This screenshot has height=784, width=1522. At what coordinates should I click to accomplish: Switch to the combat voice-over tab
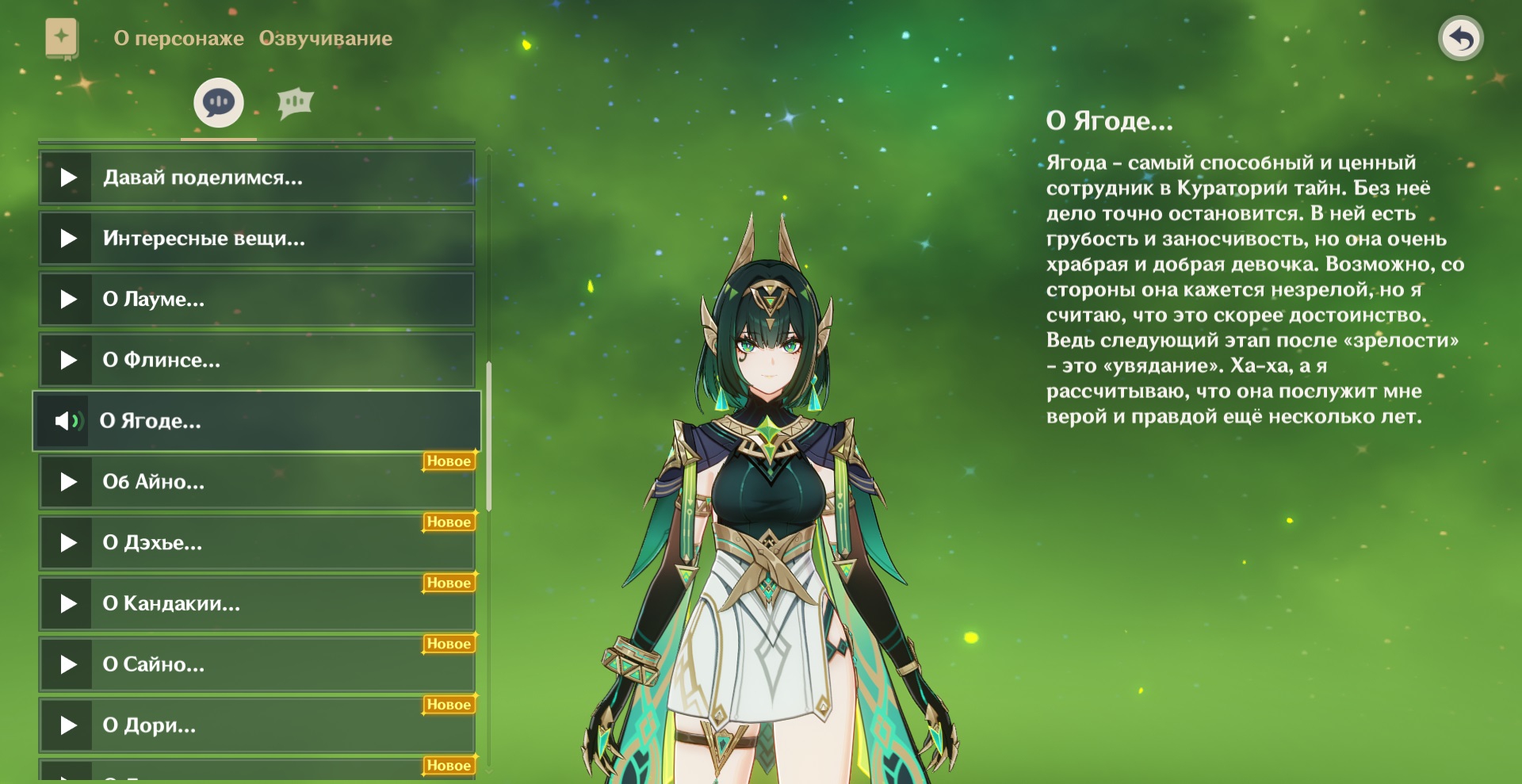pyautogui.click(x=295, y=103)
